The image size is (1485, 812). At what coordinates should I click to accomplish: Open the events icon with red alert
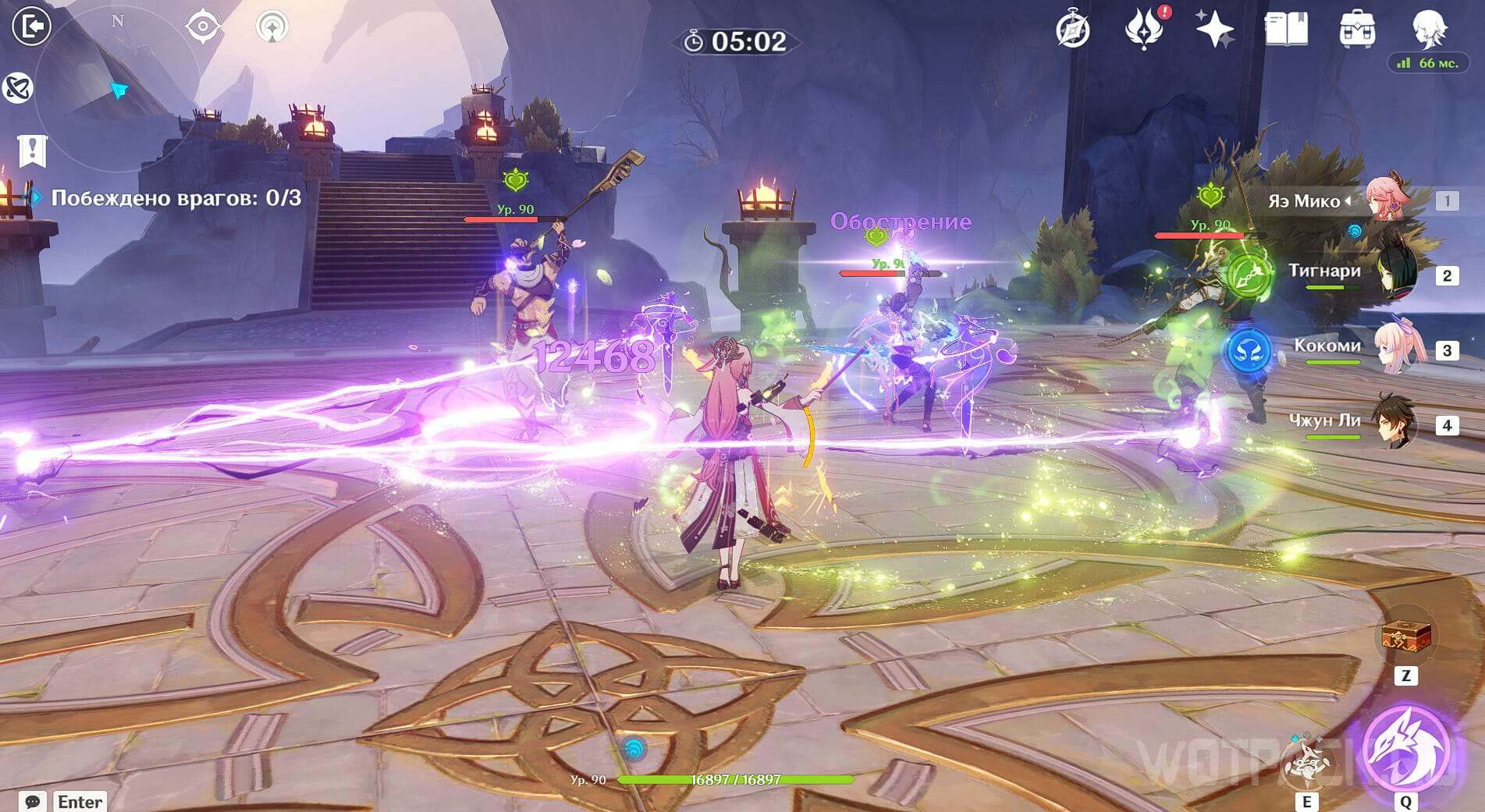tap(1143, 30)
